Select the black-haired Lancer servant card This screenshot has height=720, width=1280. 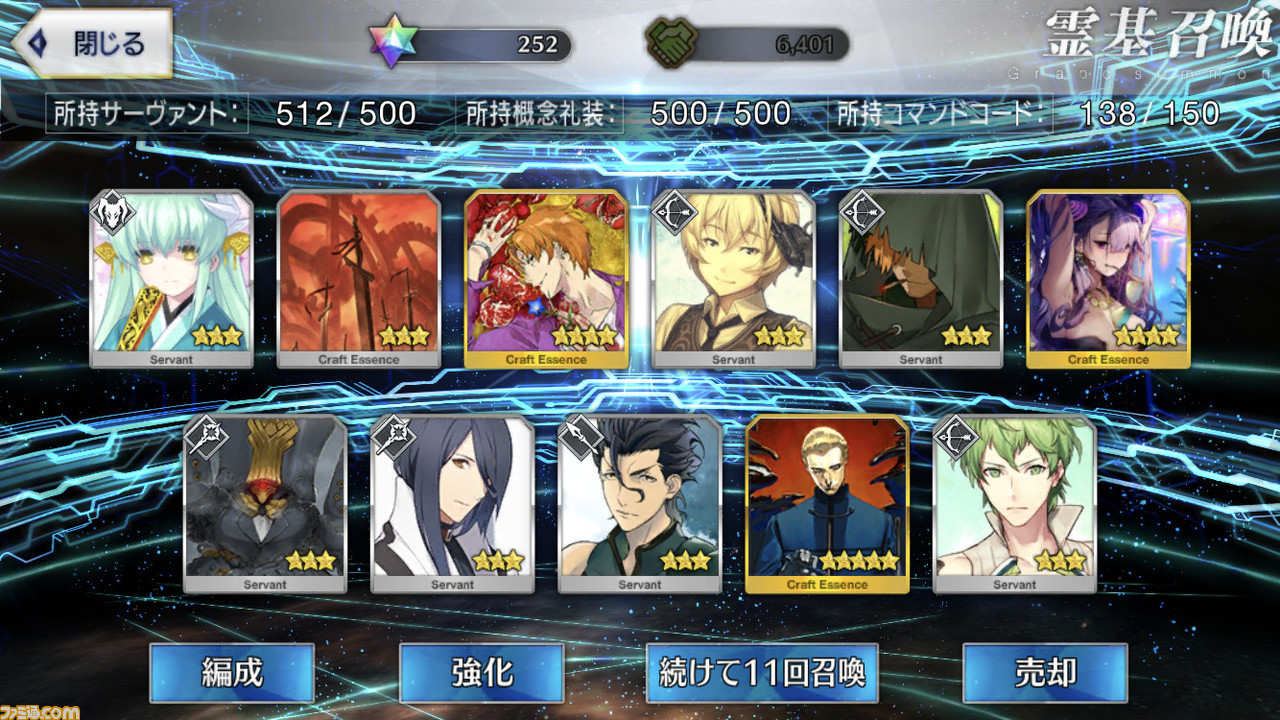click(x=640, y=503)
